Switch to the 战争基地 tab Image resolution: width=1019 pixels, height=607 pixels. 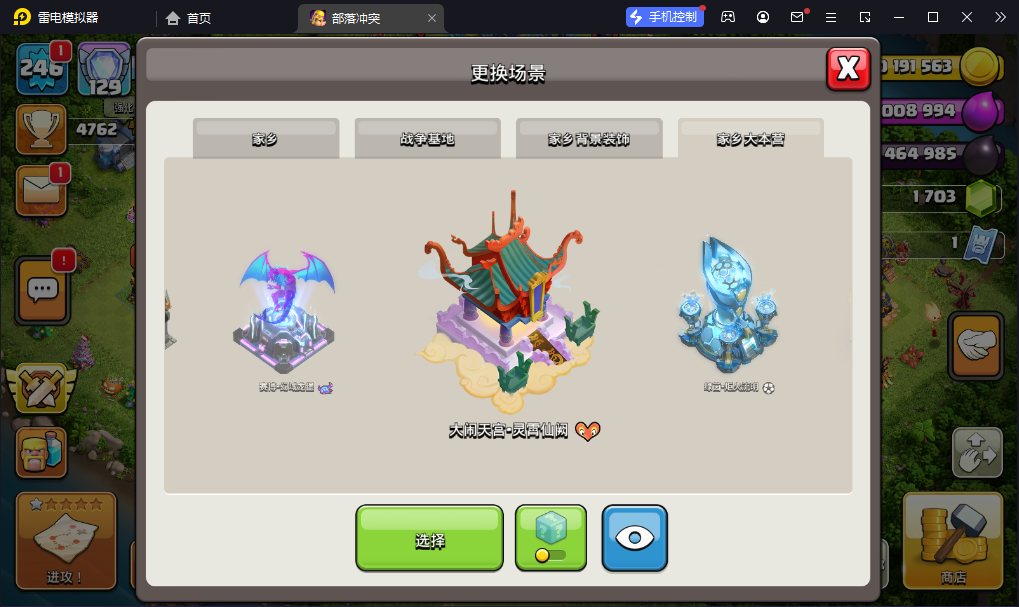(427, 139)
